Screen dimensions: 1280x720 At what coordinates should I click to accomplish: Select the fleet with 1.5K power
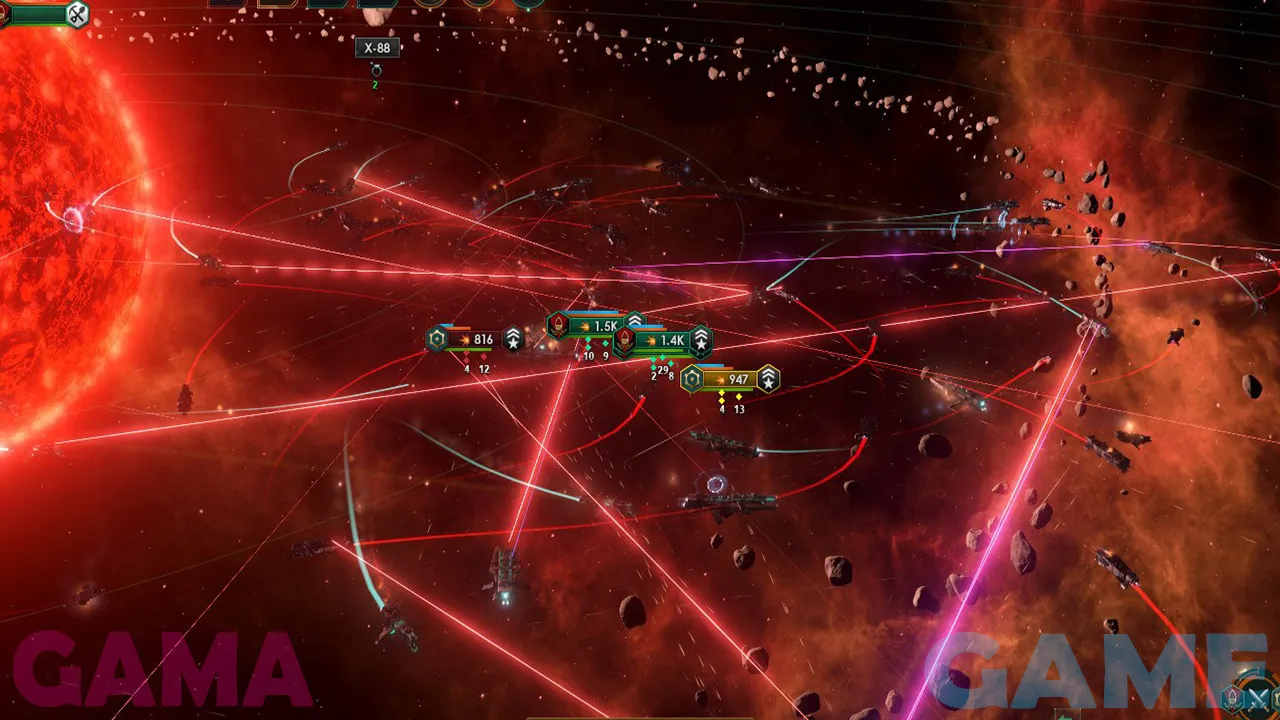(596, 326)
